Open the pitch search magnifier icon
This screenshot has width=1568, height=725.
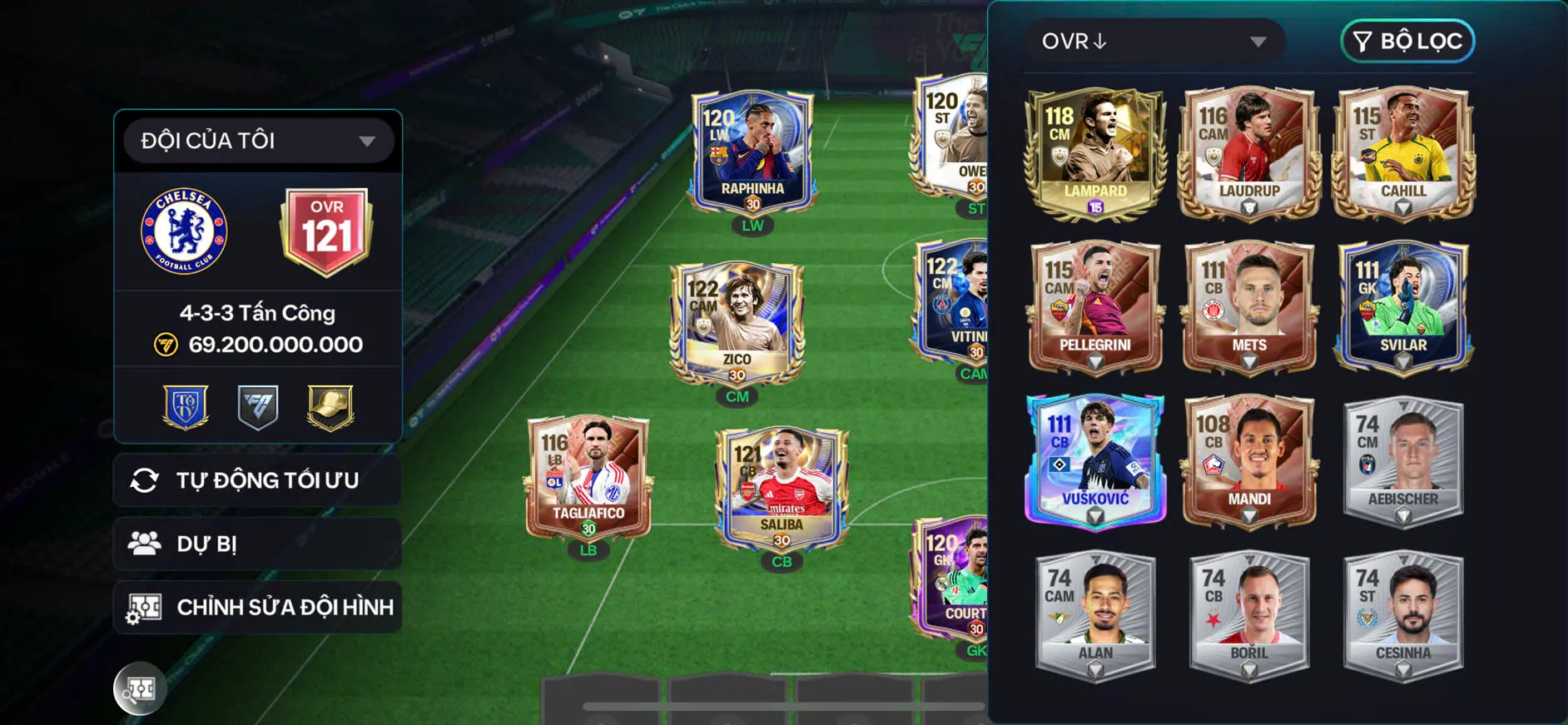tap(140, 688)
